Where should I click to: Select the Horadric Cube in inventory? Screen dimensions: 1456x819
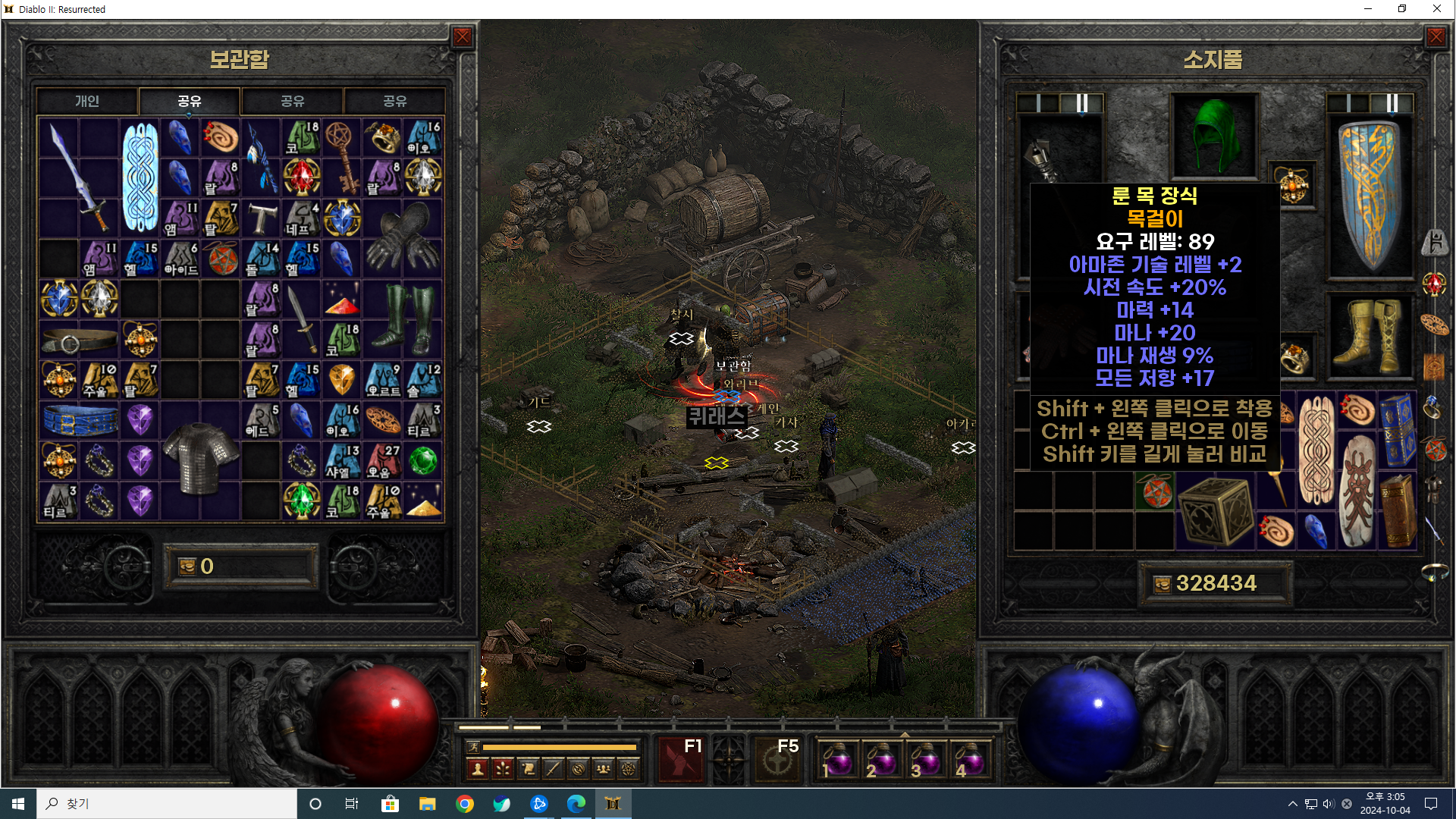coord(1215,511)
